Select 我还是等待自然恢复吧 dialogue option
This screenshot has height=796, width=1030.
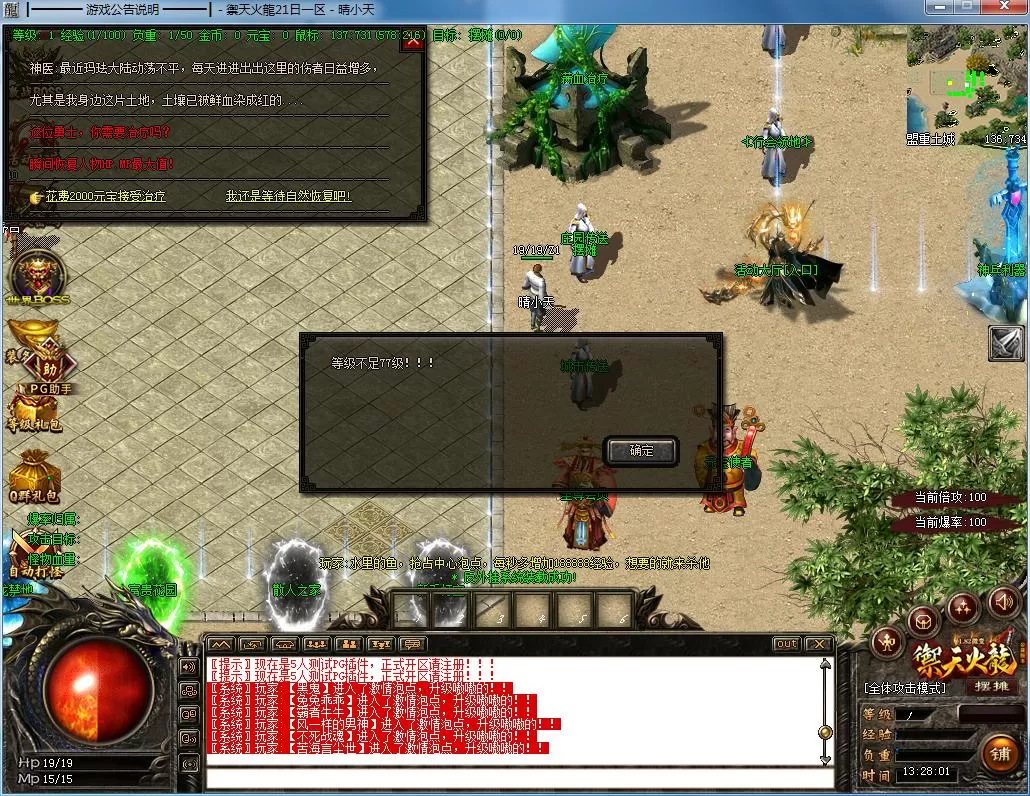pyautogui.click(x=288, y=197)
